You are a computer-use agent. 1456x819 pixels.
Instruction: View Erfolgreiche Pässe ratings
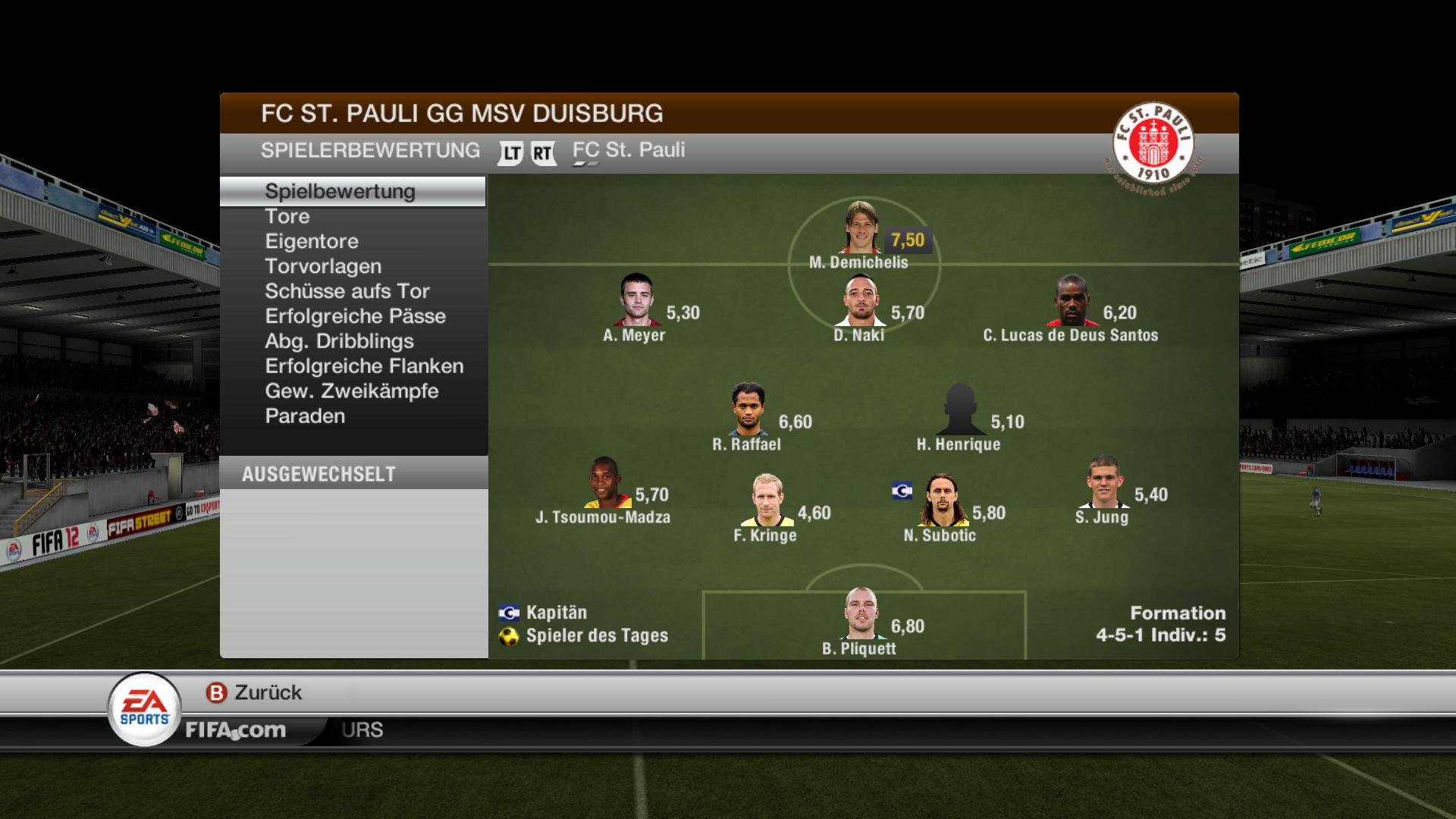[x=355, y=316]
